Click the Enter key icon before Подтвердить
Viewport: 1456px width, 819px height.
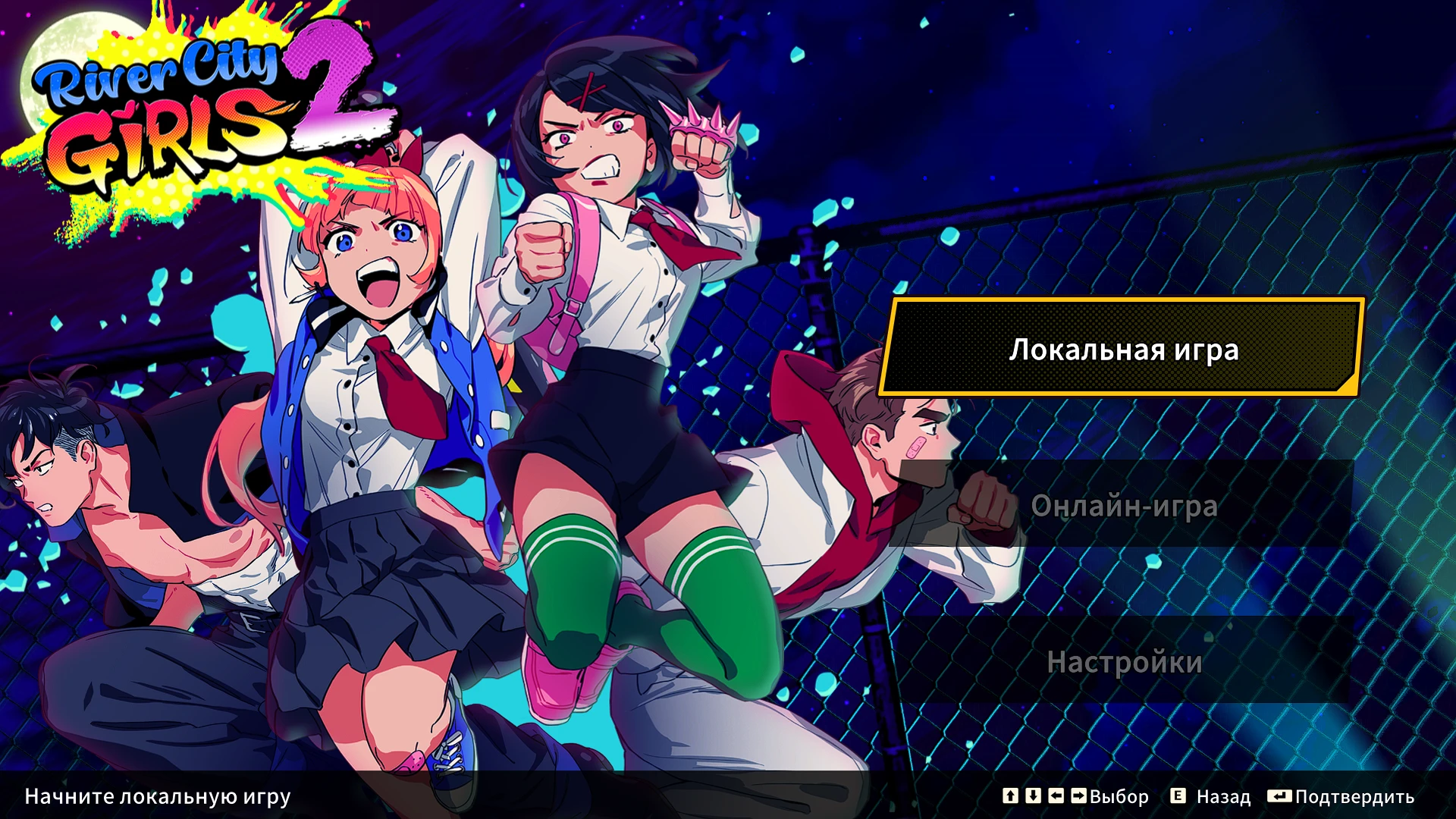point(1279,797)
